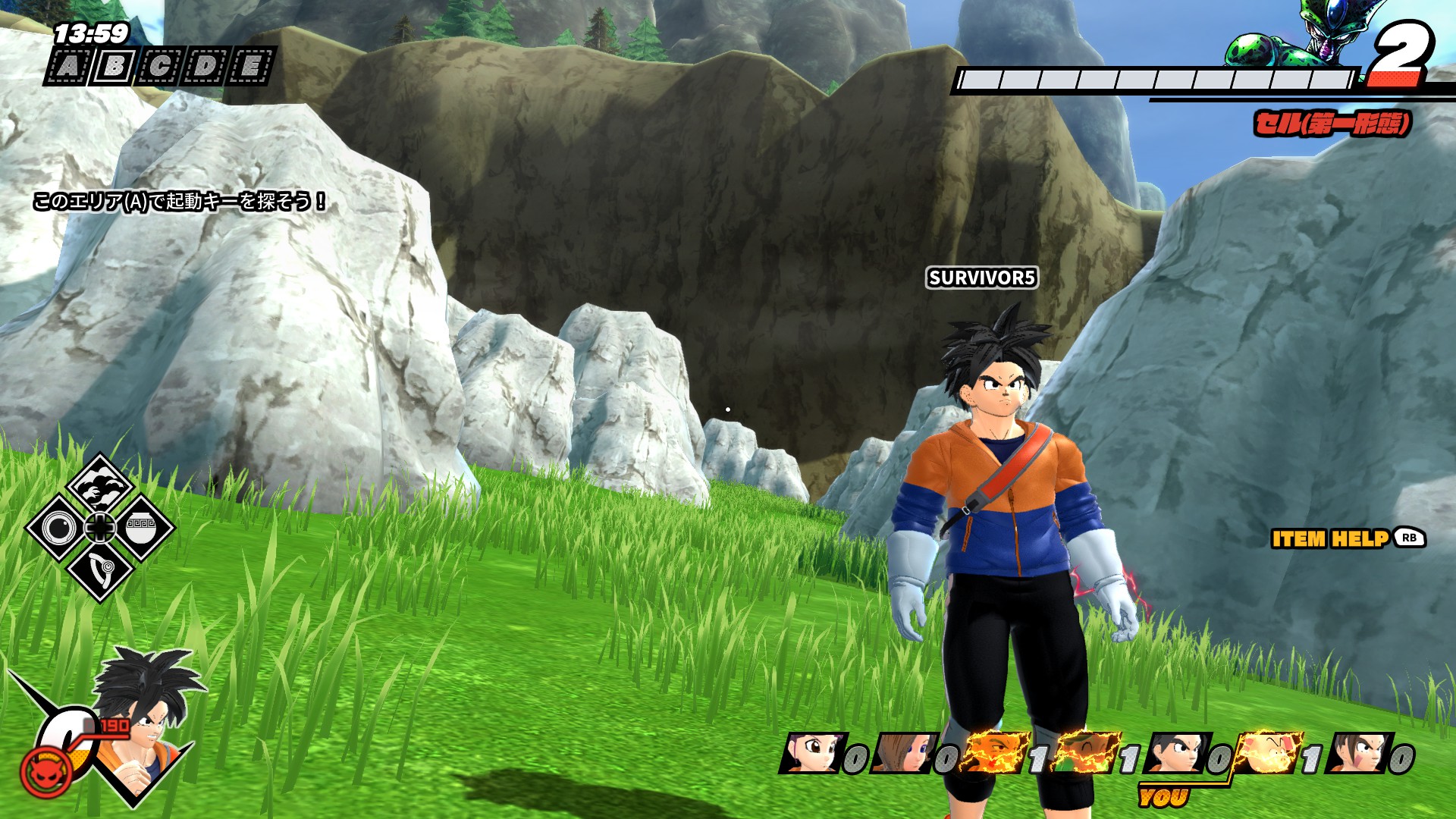1456x819 pixels.
Task: Click area A in the area indicator
Action: [67, 67]
